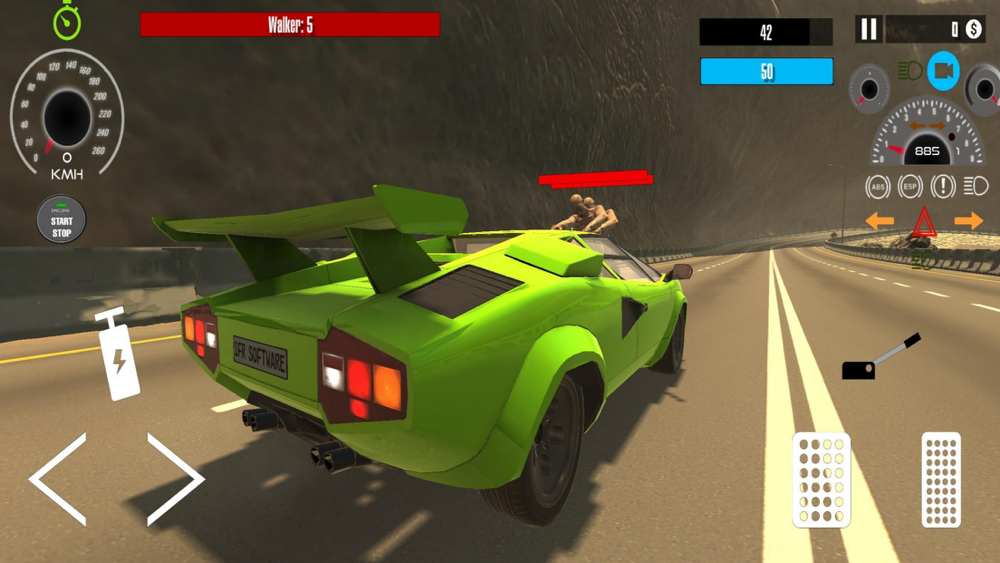Open the dollar coin money counter
This screenshot has width=1000, height=563.
(973, 29)
